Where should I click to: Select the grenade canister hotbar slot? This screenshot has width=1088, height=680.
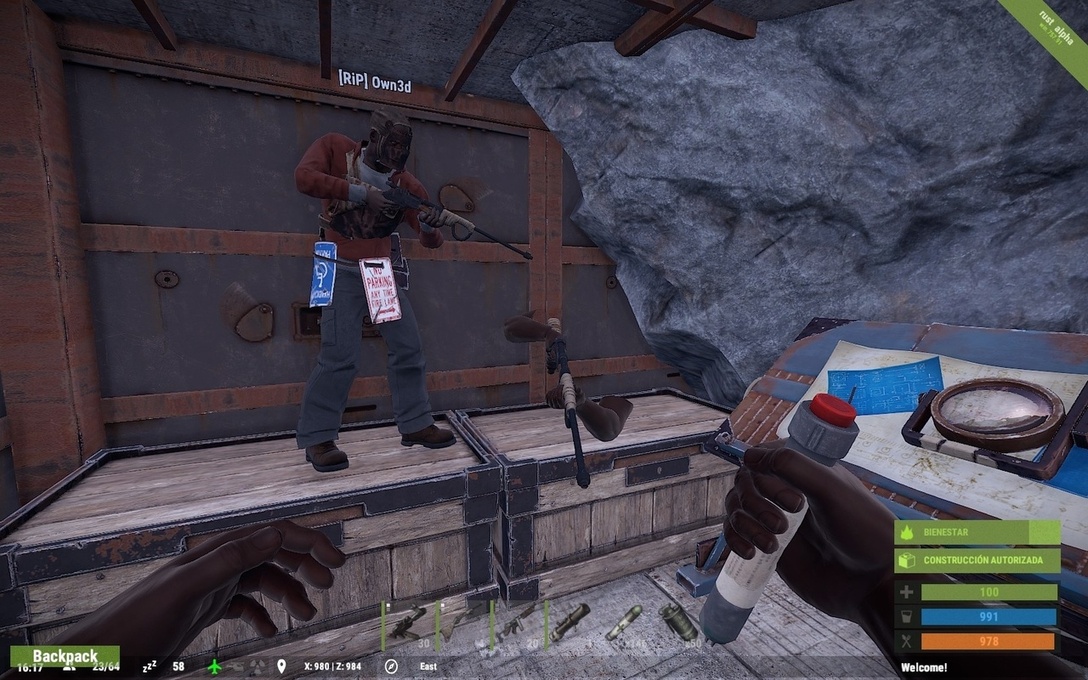[x=679, y=623]
